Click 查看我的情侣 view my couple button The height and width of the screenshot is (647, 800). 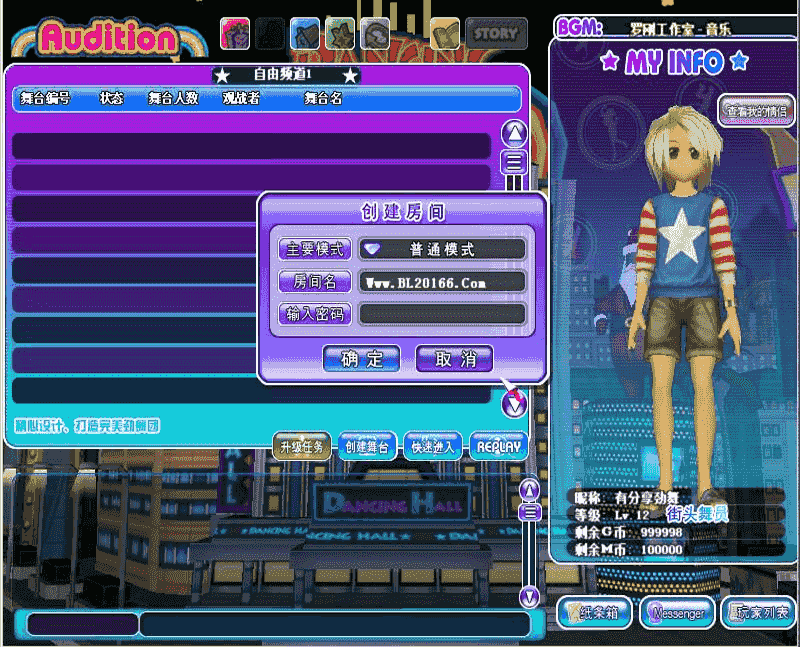coord(756,111)
